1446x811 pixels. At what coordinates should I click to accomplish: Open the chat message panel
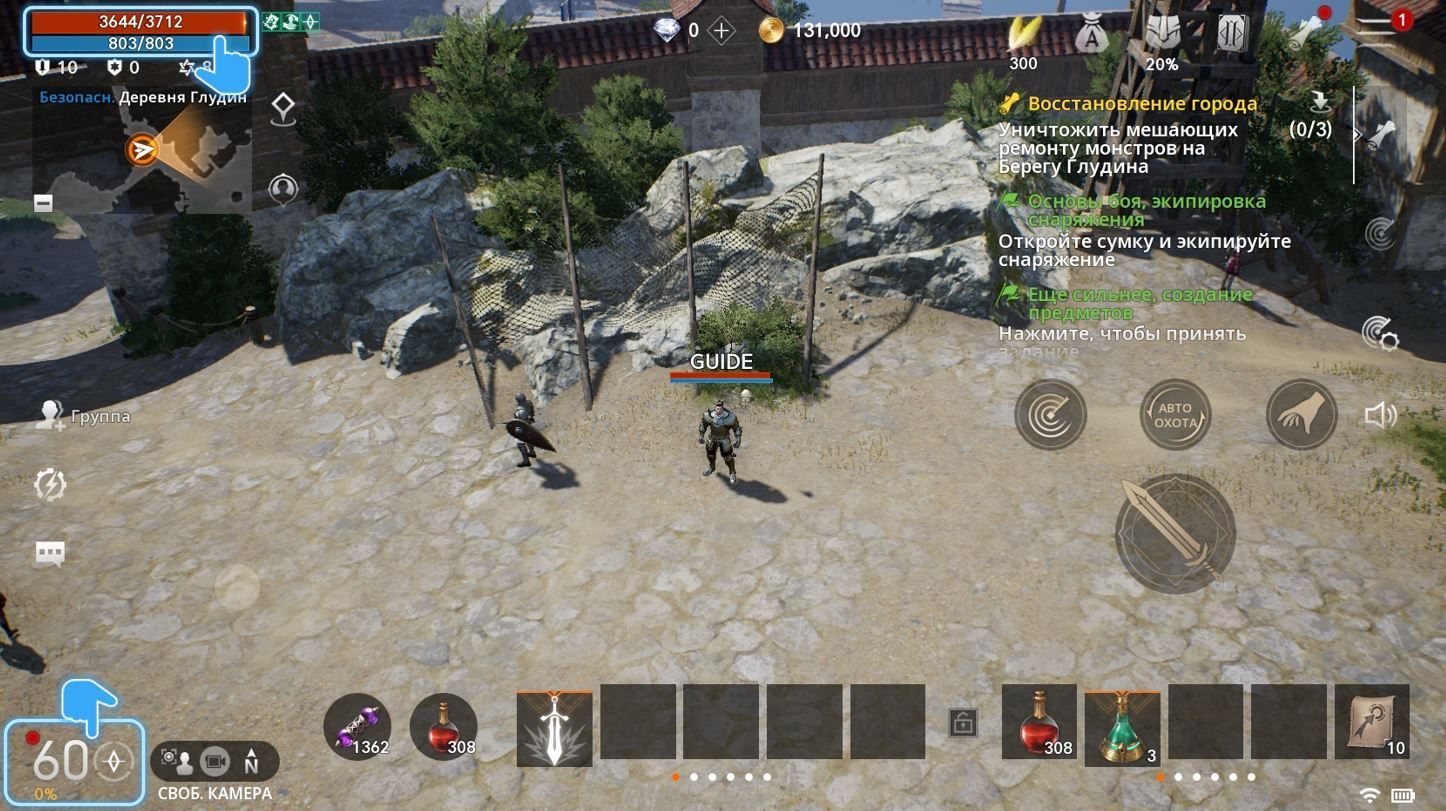point(49,552)
